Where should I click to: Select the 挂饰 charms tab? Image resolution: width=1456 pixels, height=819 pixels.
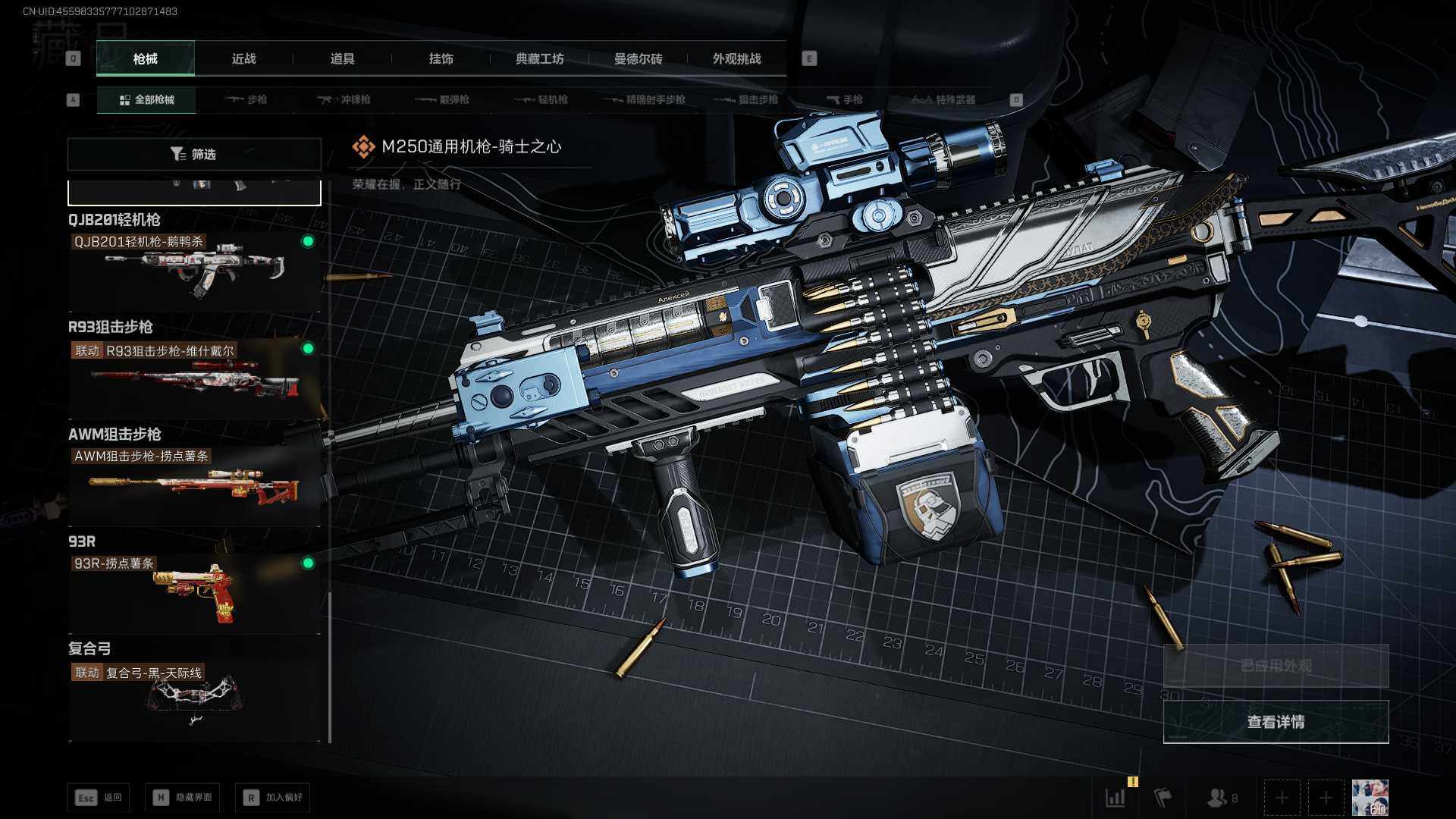[441, 58]
